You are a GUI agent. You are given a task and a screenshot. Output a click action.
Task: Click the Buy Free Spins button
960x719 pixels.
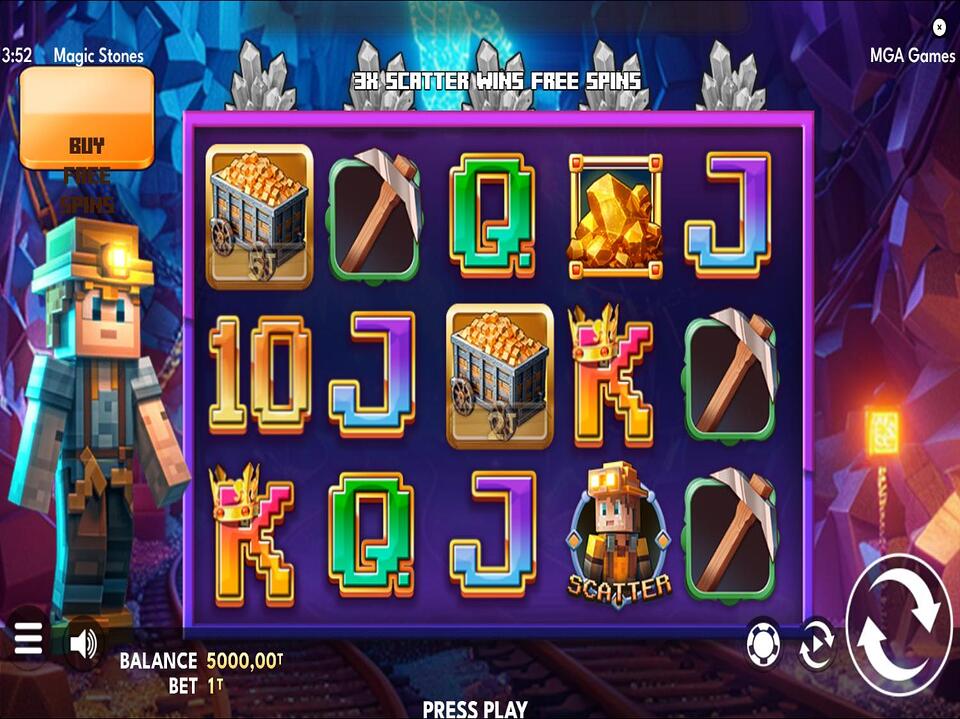87,118
